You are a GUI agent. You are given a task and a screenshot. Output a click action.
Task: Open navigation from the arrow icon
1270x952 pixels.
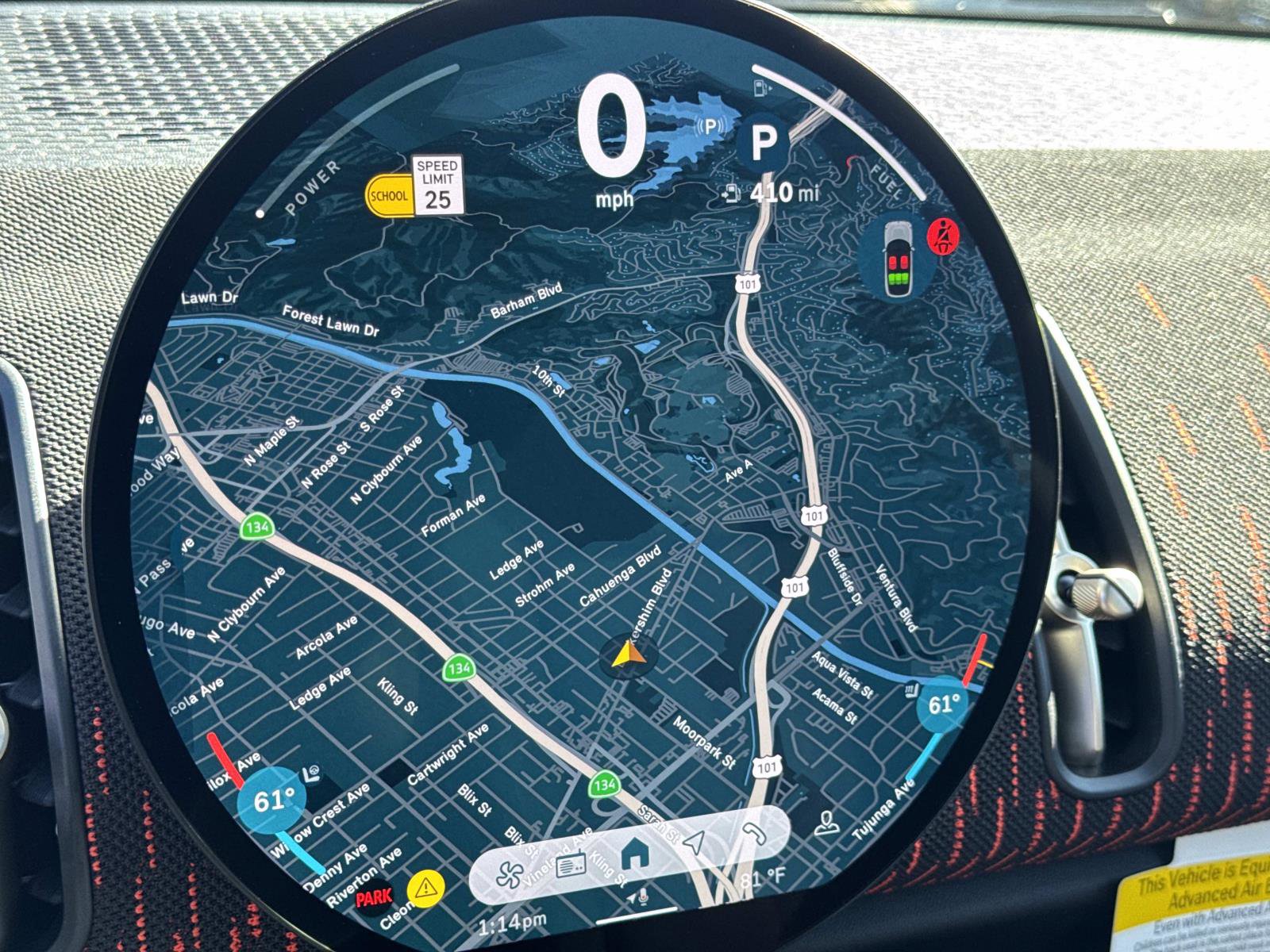[x=693, y=843]
